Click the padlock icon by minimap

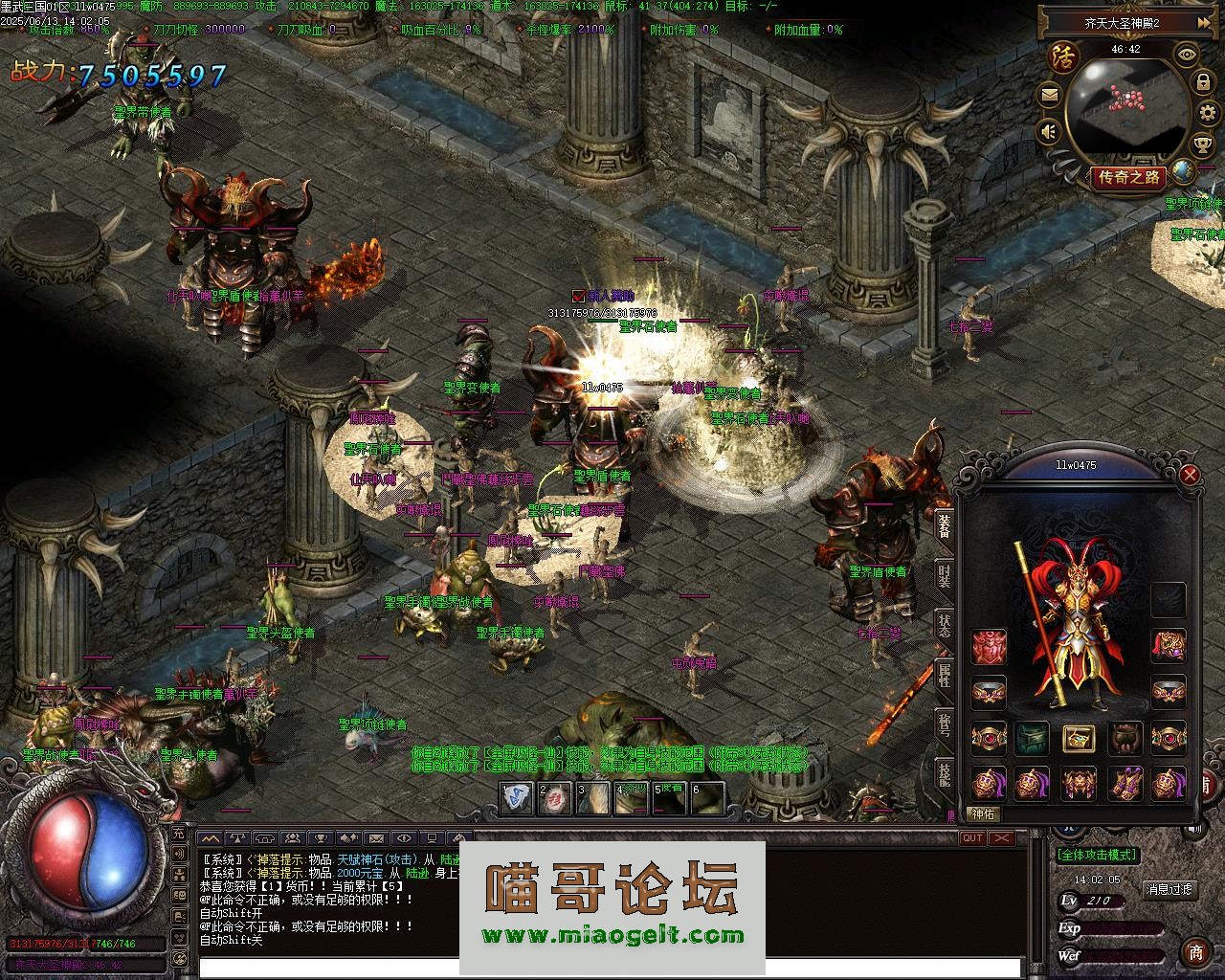pos(1203,84)
